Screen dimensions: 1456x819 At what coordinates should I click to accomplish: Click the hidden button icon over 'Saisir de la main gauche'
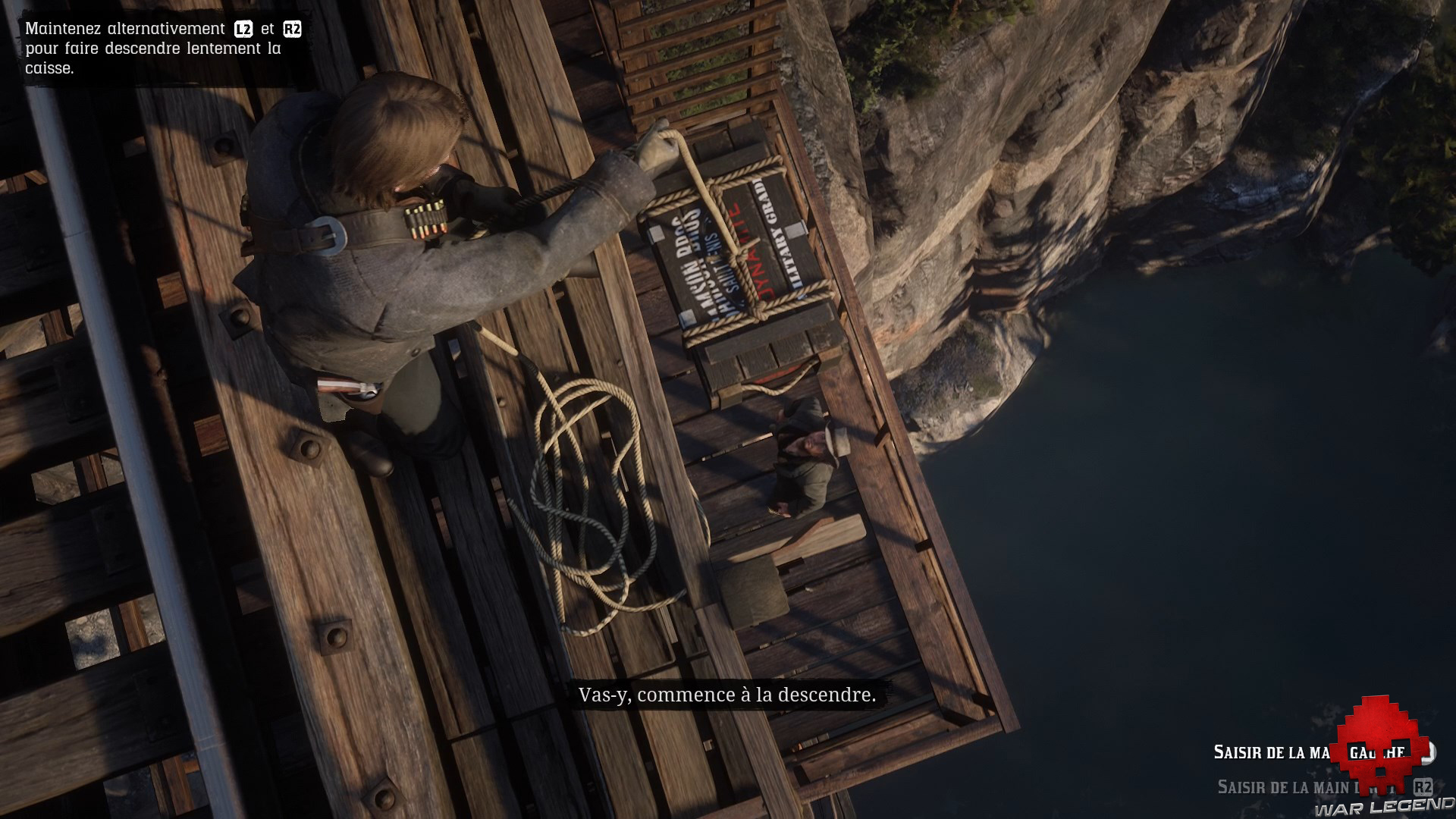click(1426, 752)
